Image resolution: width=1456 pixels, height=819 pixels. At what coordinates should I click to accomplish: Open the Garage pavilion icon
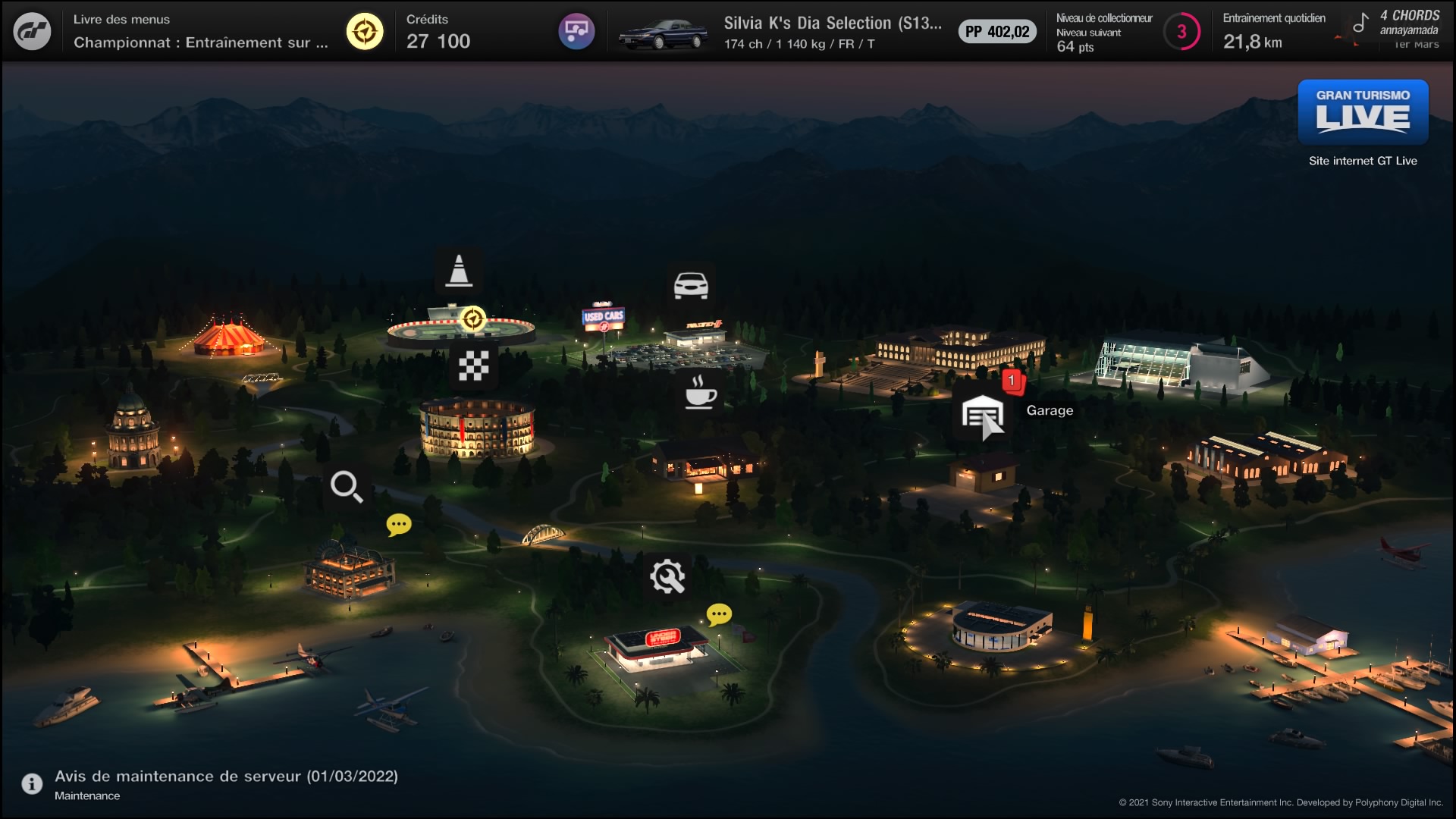pyautogui.click(x=983, y=415)
